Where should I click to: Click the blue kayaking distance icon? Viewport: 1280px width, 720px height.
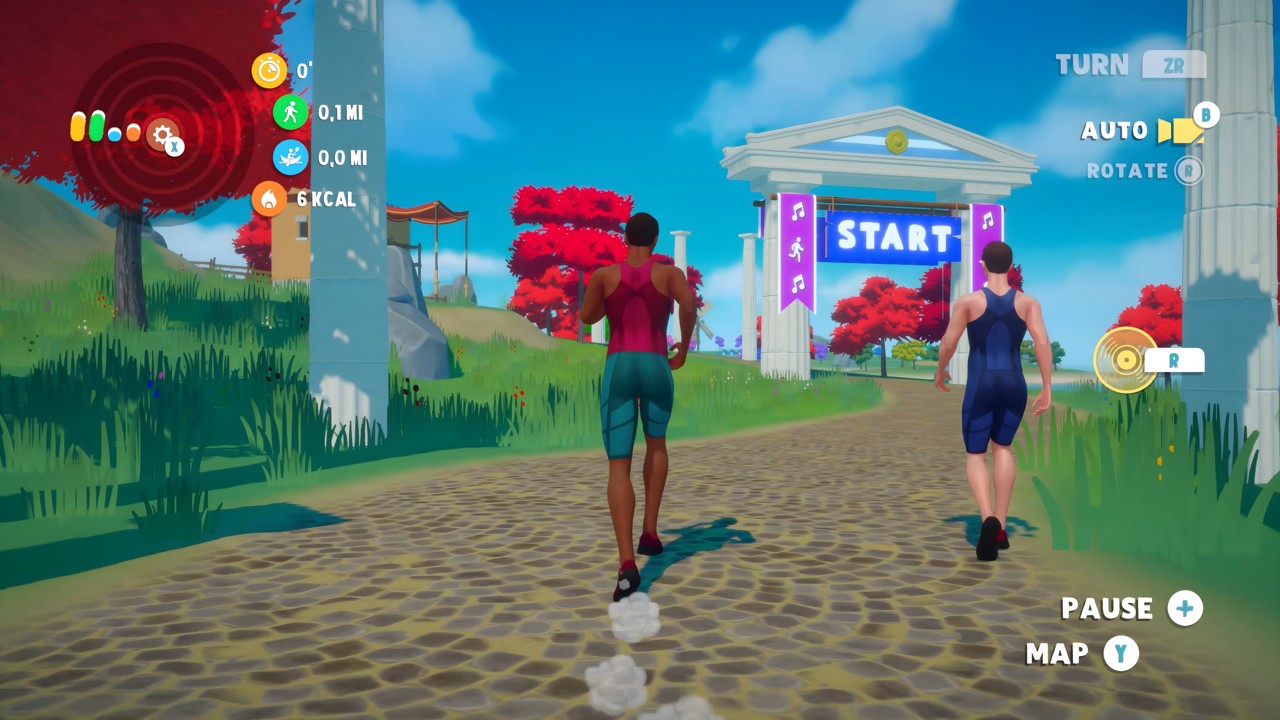pyautogui.click(x=289, y=157)
